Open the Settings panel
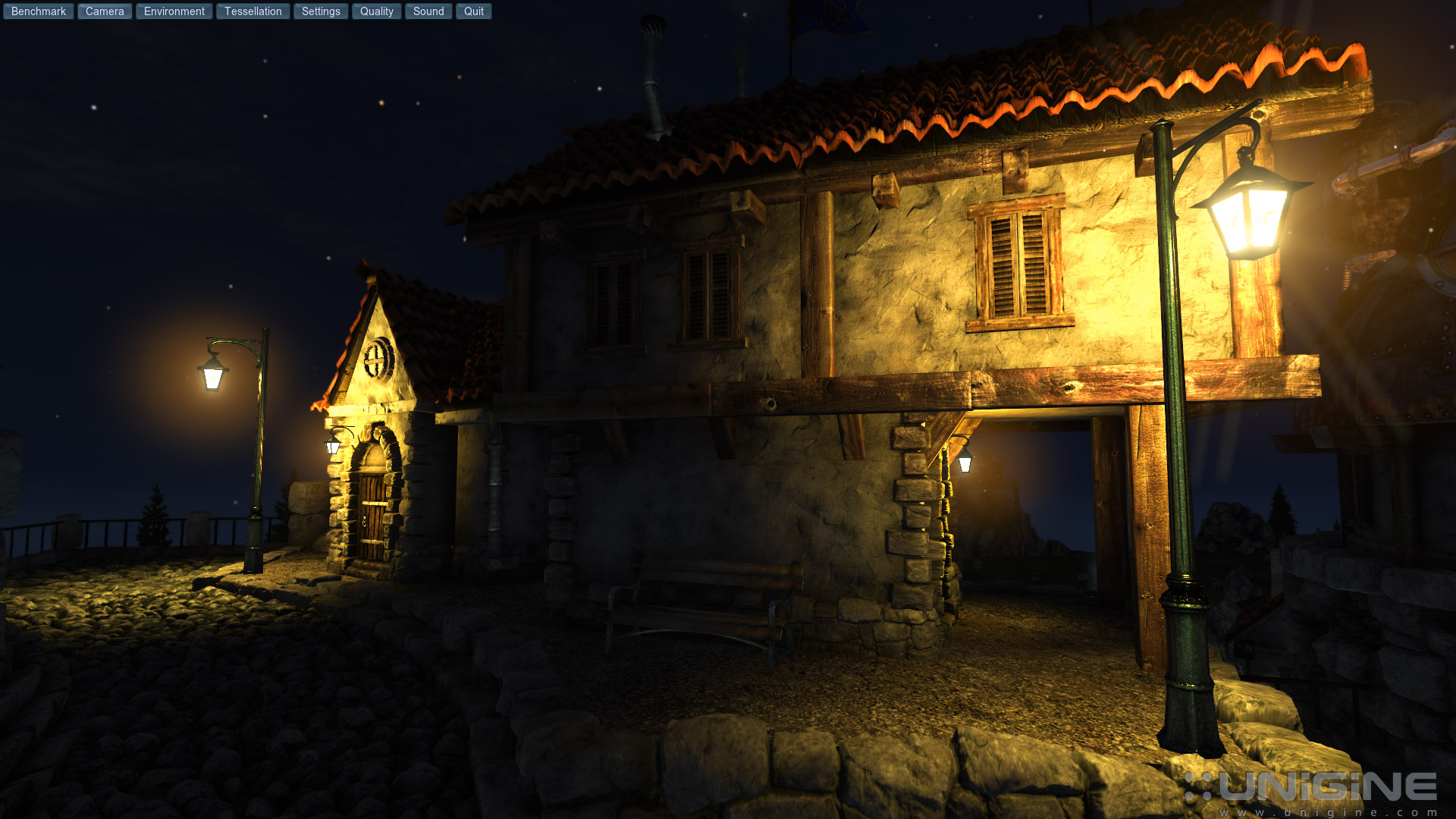The width and height of the screenshot is (1456, 819). (320, 11)
